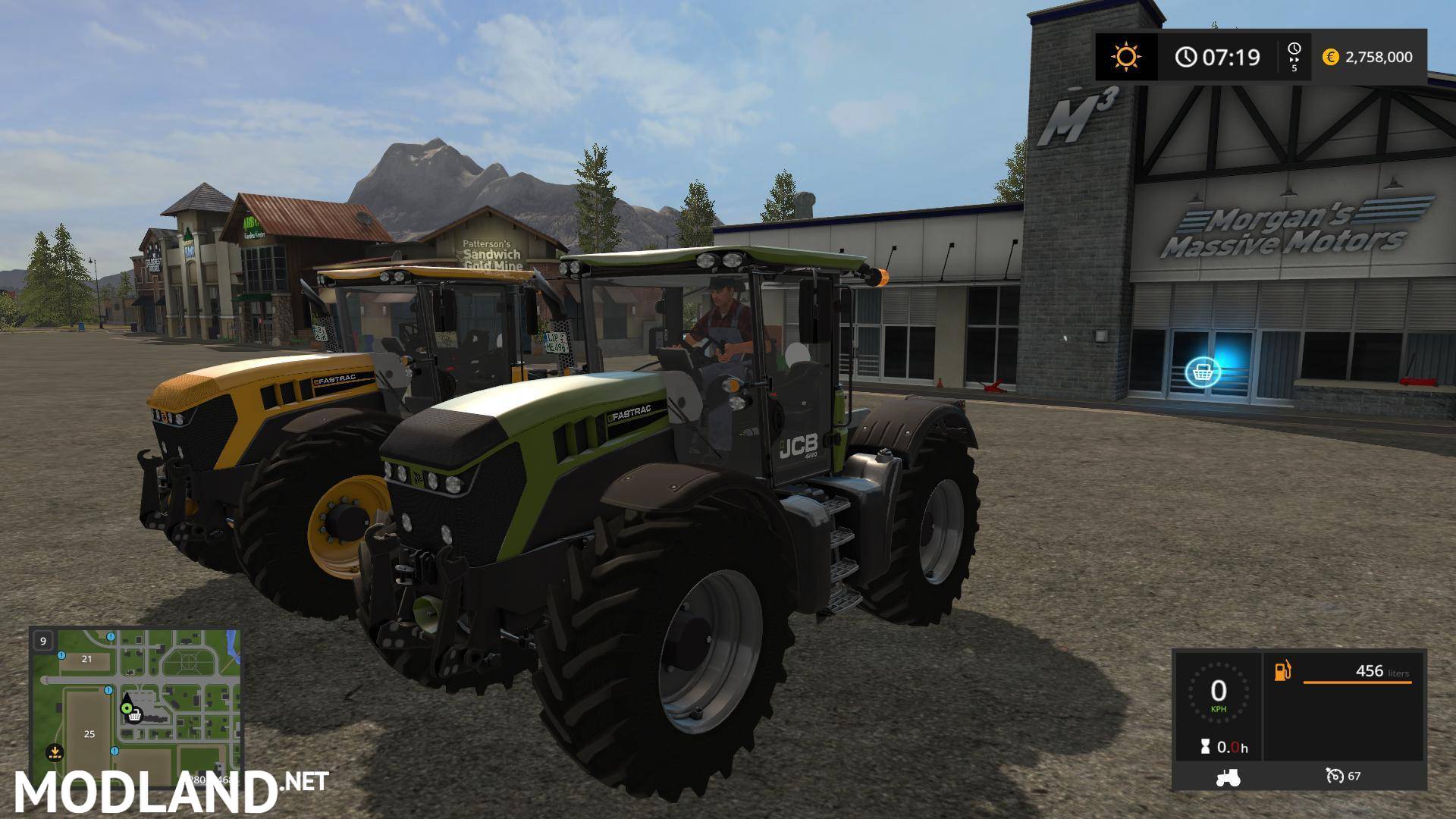The height and width of the screenshot is (819, 1456).
Task: Click the euro coin currency icon
Action: [x=1330, y=57]
